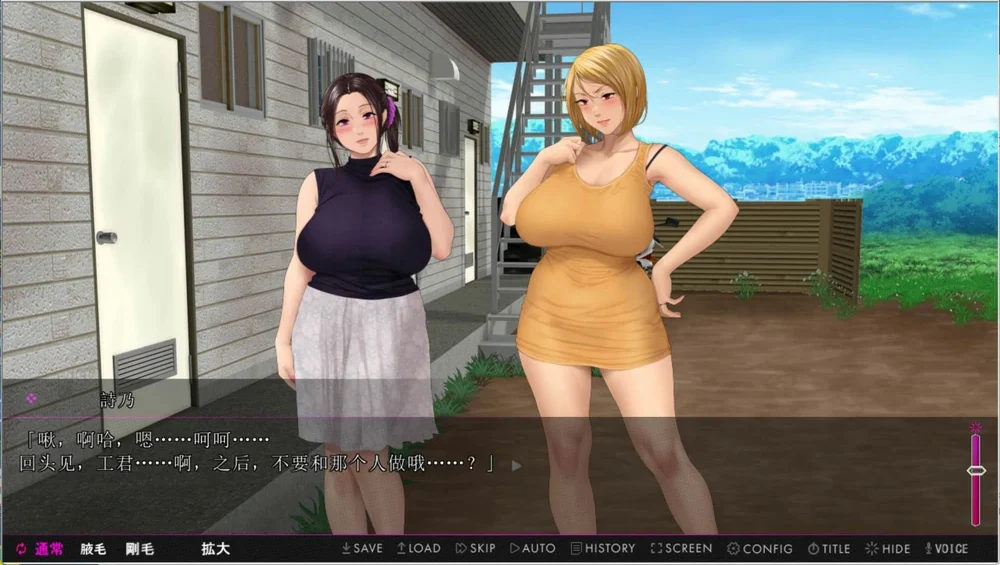Switch to the 脱毛 option
Image resolution: width=1000 pixels, height=565 pixels.
pos(93,548)
